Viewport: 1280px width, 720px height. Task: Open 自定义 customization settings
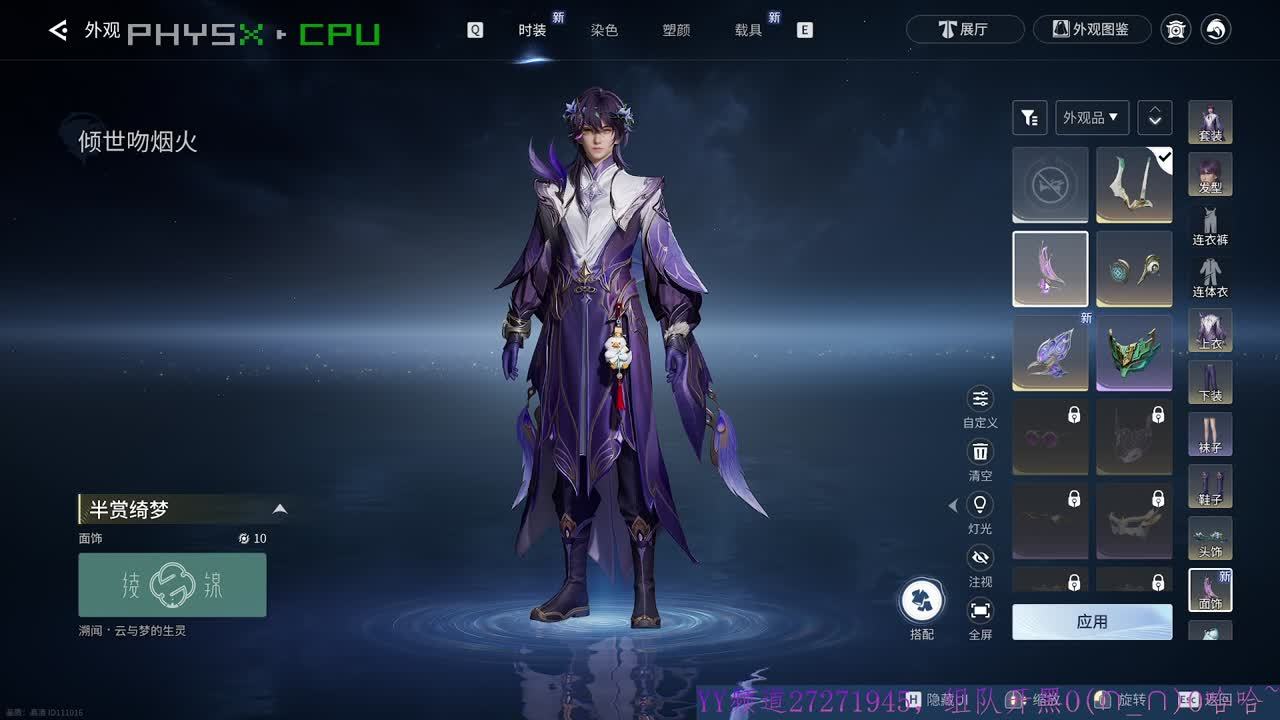pyautogui.click(x=980, y=406)
